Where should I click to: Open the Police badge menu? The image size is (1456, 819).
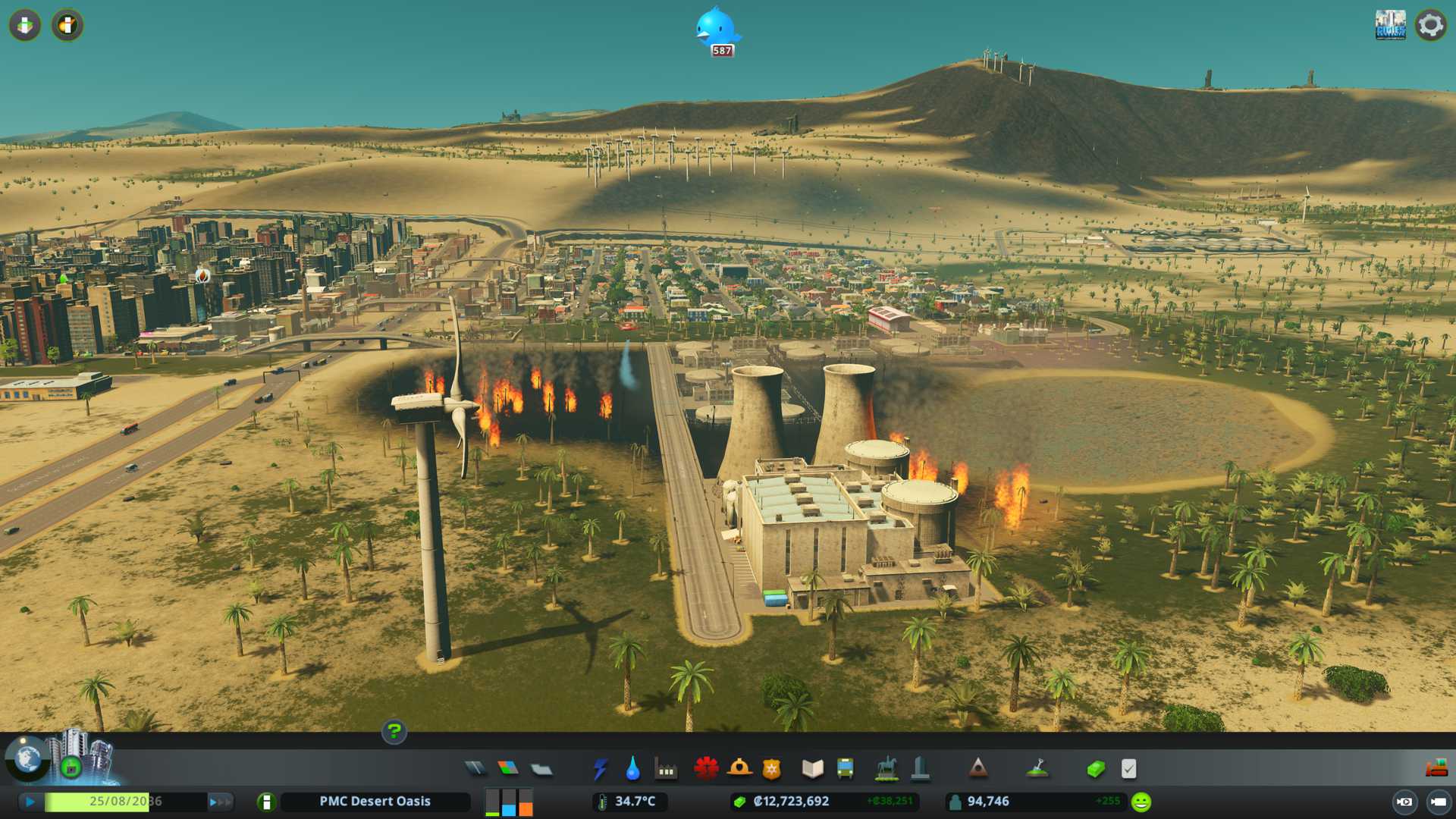[772, 769]
